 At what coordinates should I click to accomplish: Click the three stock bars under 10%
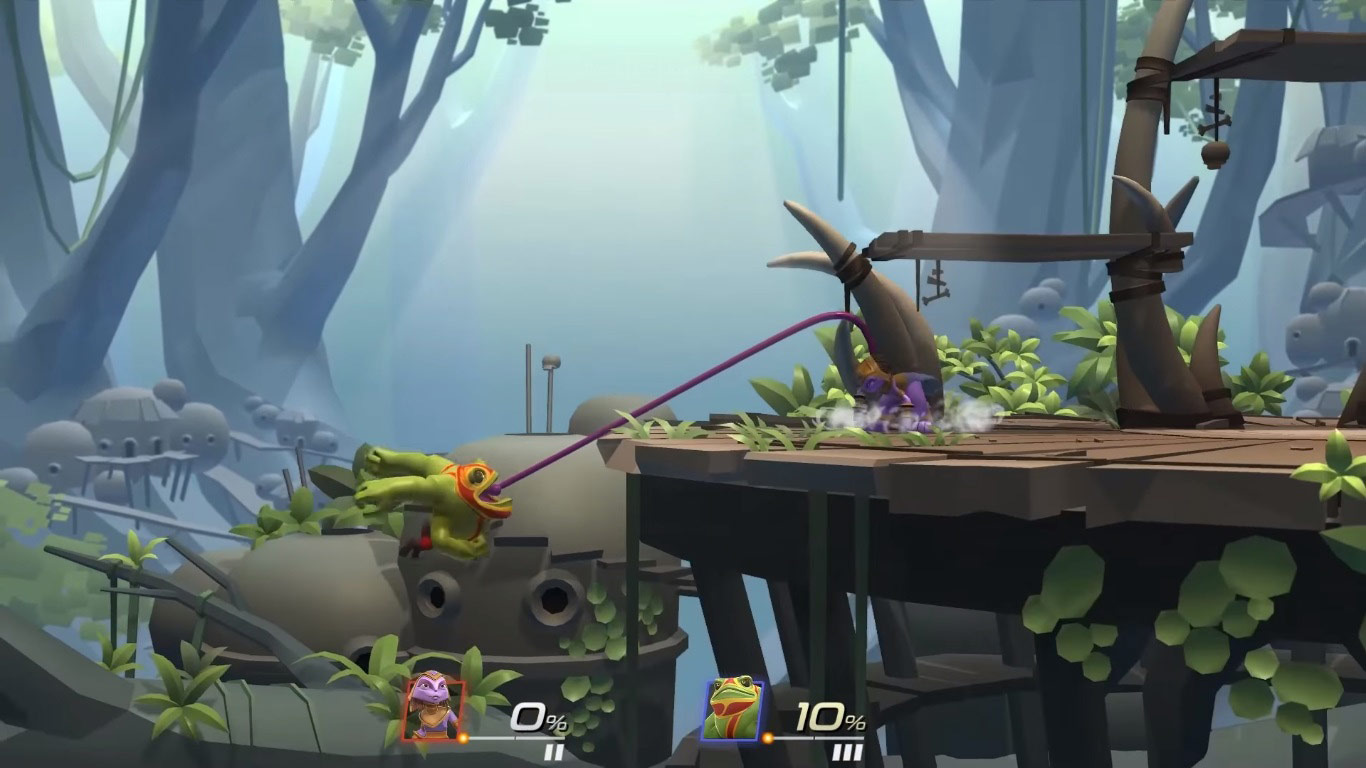[x=847, y=751]
